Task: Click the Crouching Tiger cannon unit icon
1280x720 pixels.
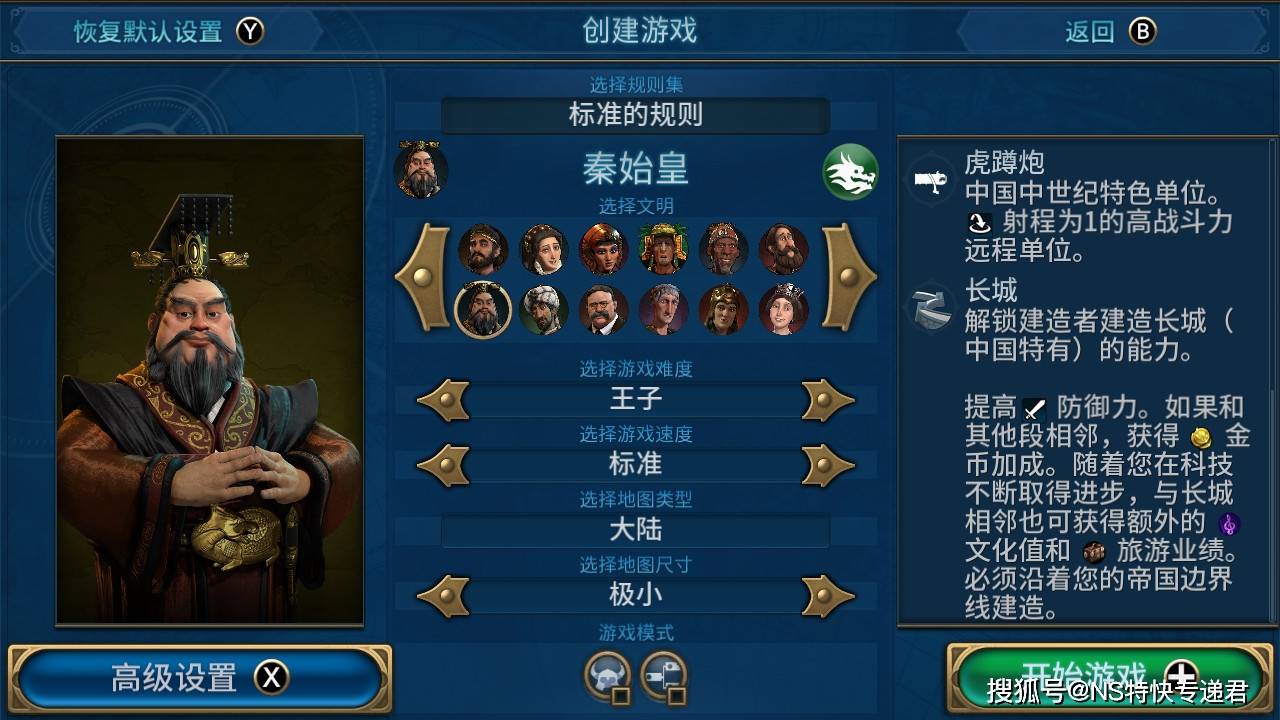Action: coord(931,180)
